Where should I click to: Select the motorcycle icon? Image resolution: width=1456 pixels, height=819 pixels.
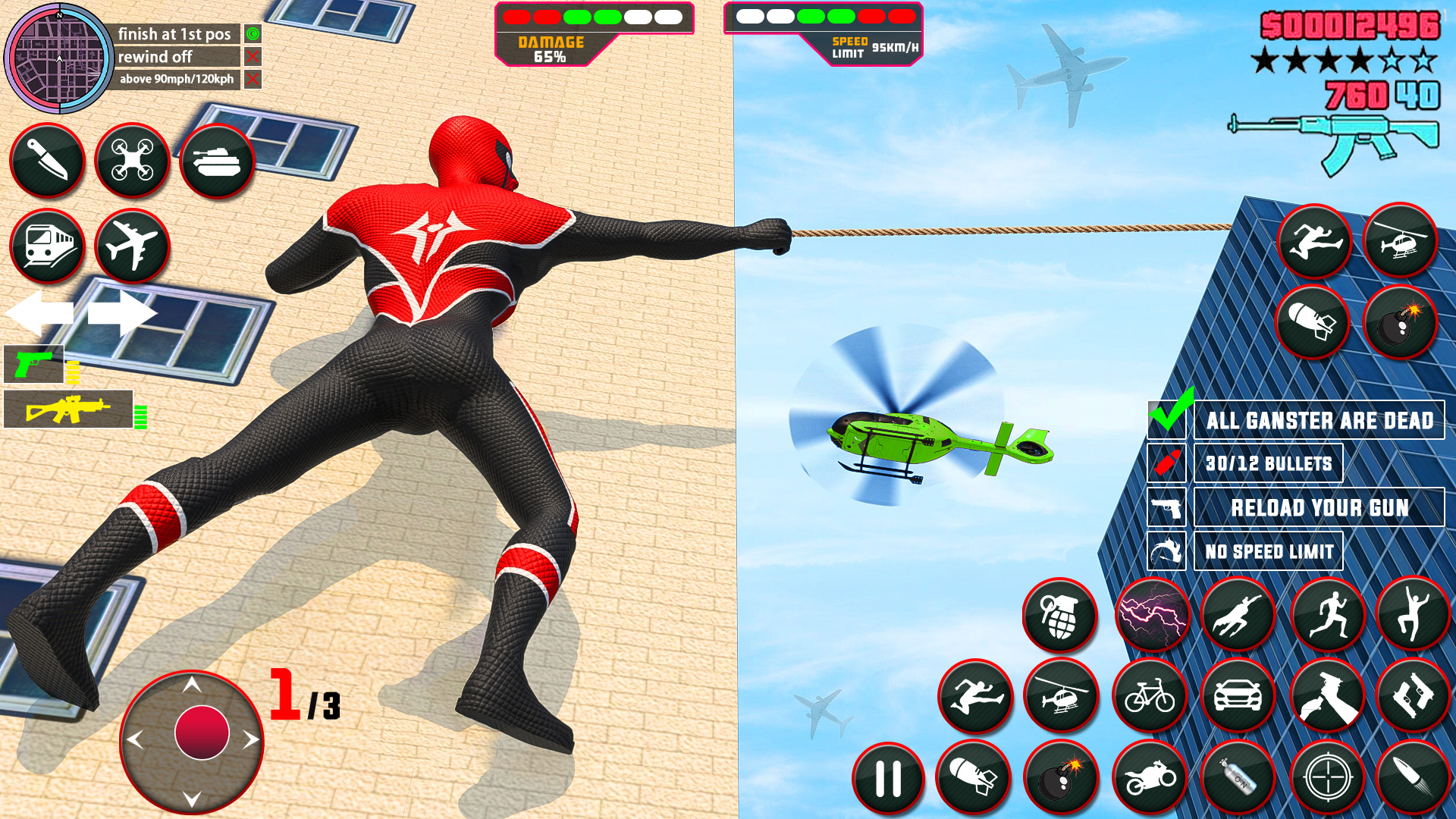(1150, 777)
